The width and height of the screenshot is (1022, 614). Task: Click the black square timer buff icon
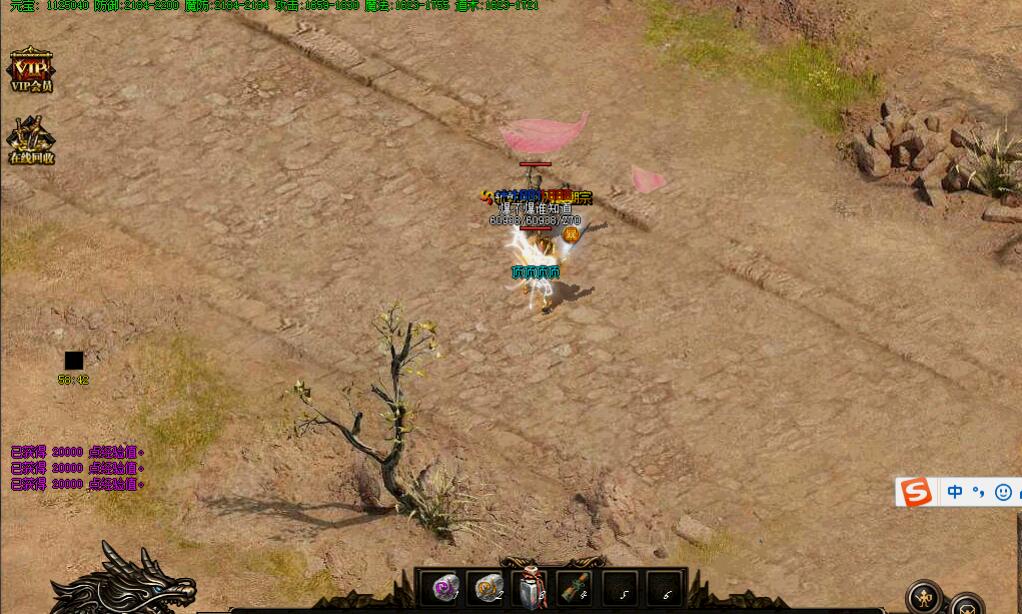point(74,361)
